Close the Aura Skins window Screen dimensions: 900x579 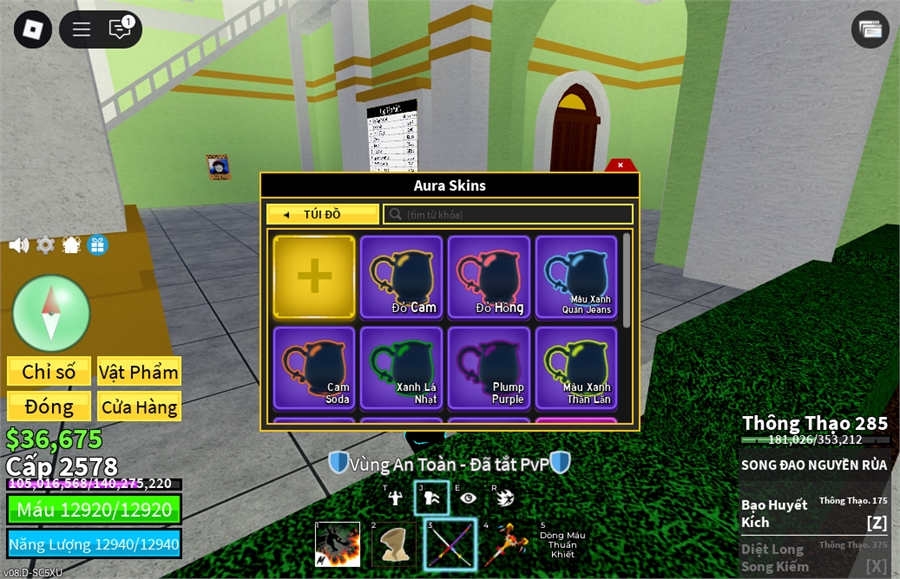coord(620,165)
